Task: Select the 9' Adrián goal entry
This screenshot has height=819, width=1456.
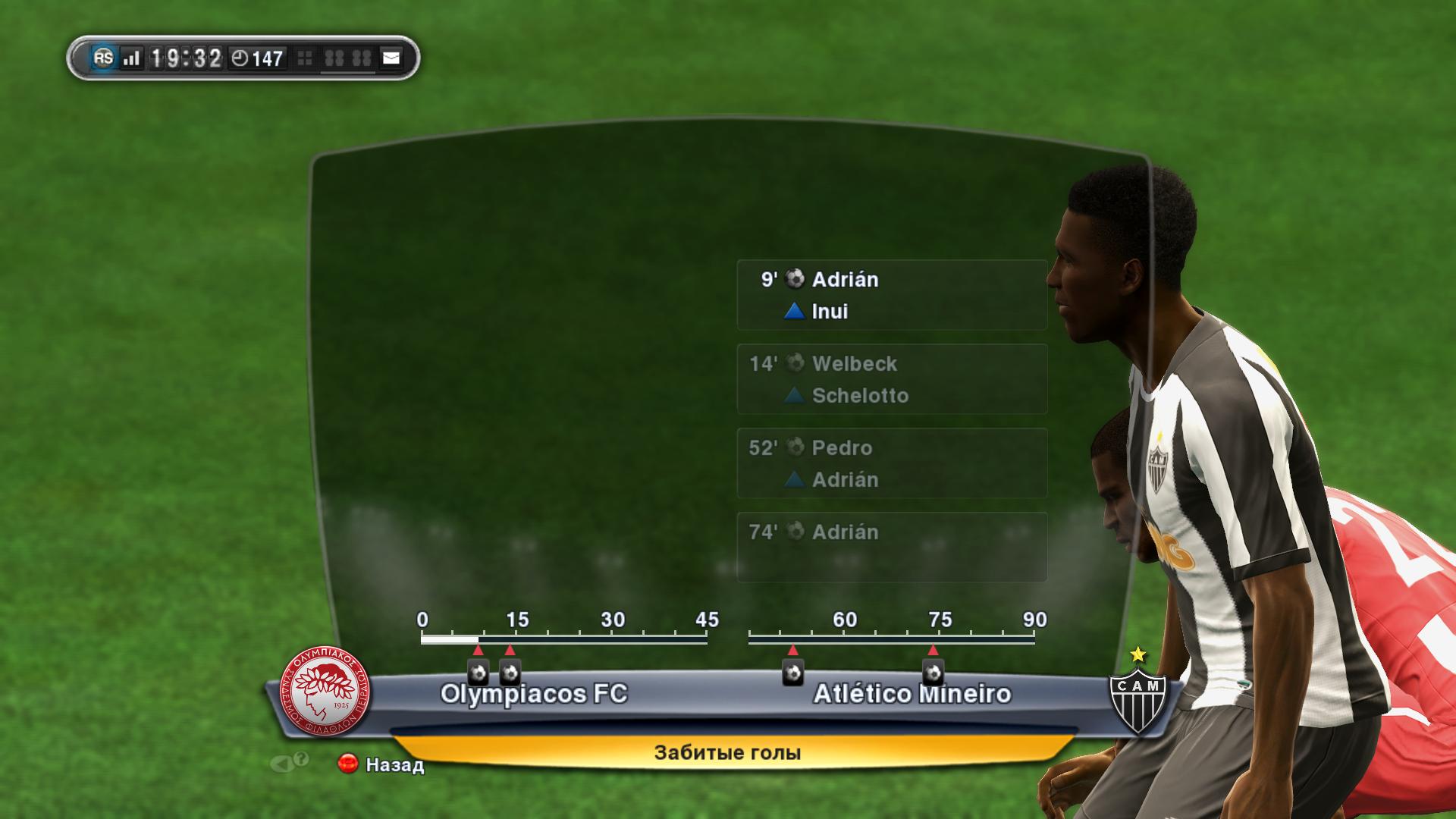Action: 891,295
